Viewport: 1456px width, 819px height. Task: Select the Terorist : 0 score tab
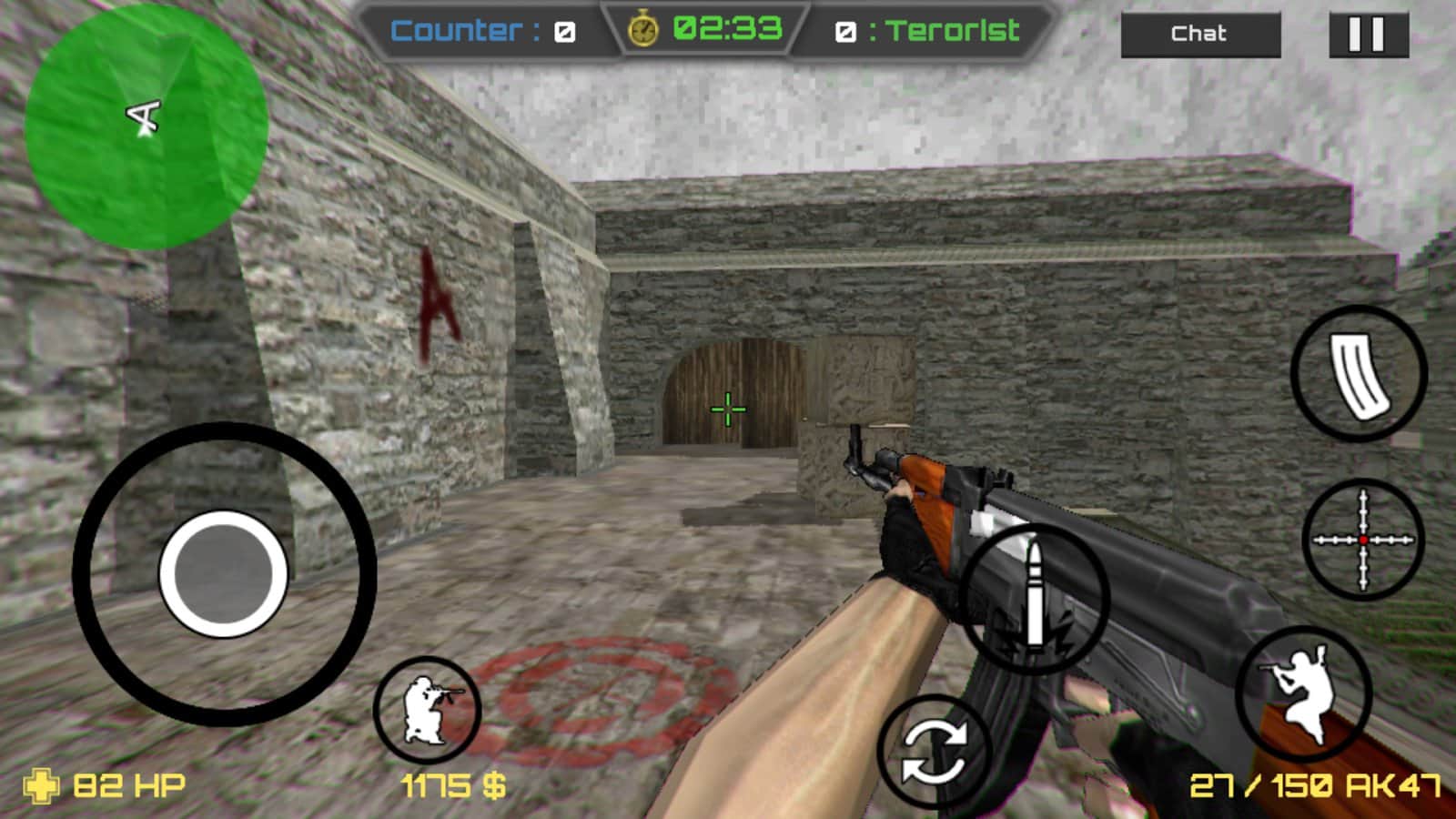(928, 29)
